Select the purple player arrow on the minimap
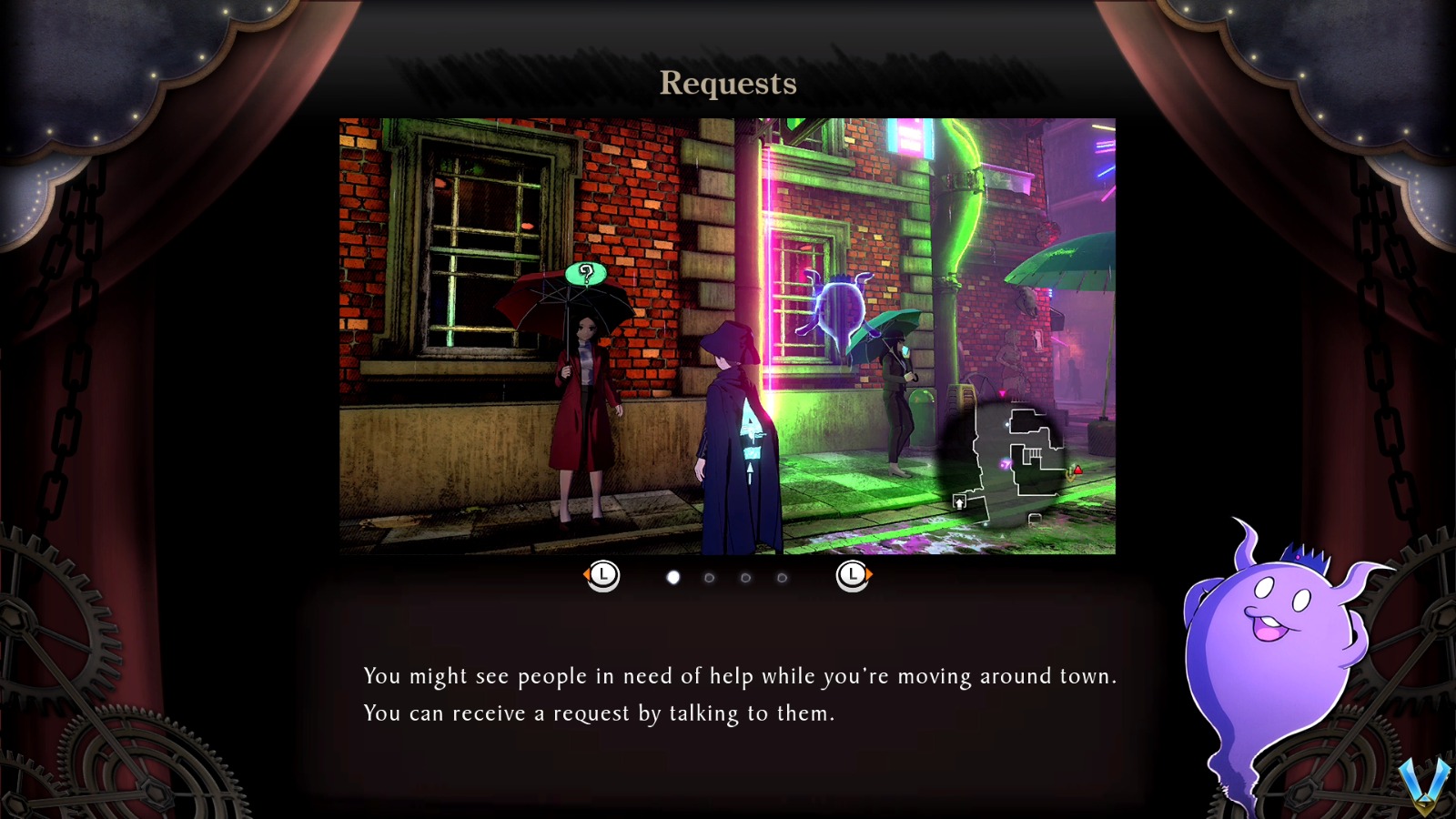Viewport: 1456px width, 819px height. 1006,464
